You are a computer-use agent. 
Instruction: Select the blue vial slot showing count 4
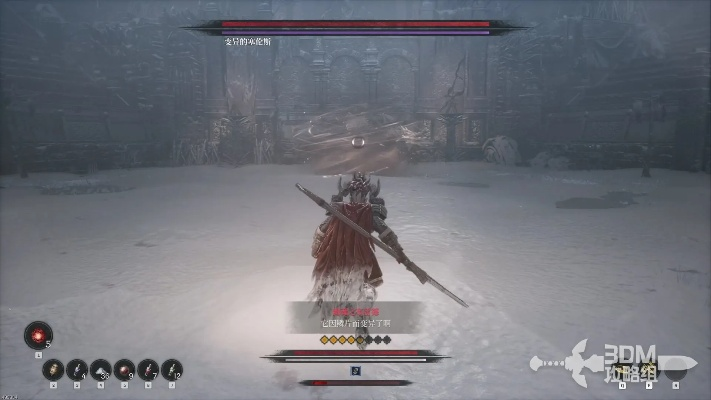pyautogui.click(x=77, y=369)
